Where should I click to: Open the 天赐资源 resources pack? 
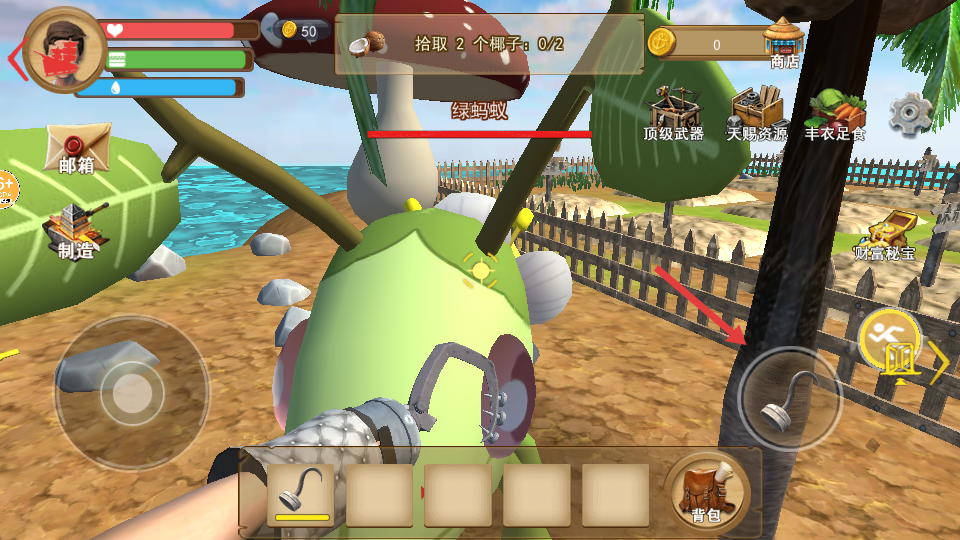[x=757, y=113]
